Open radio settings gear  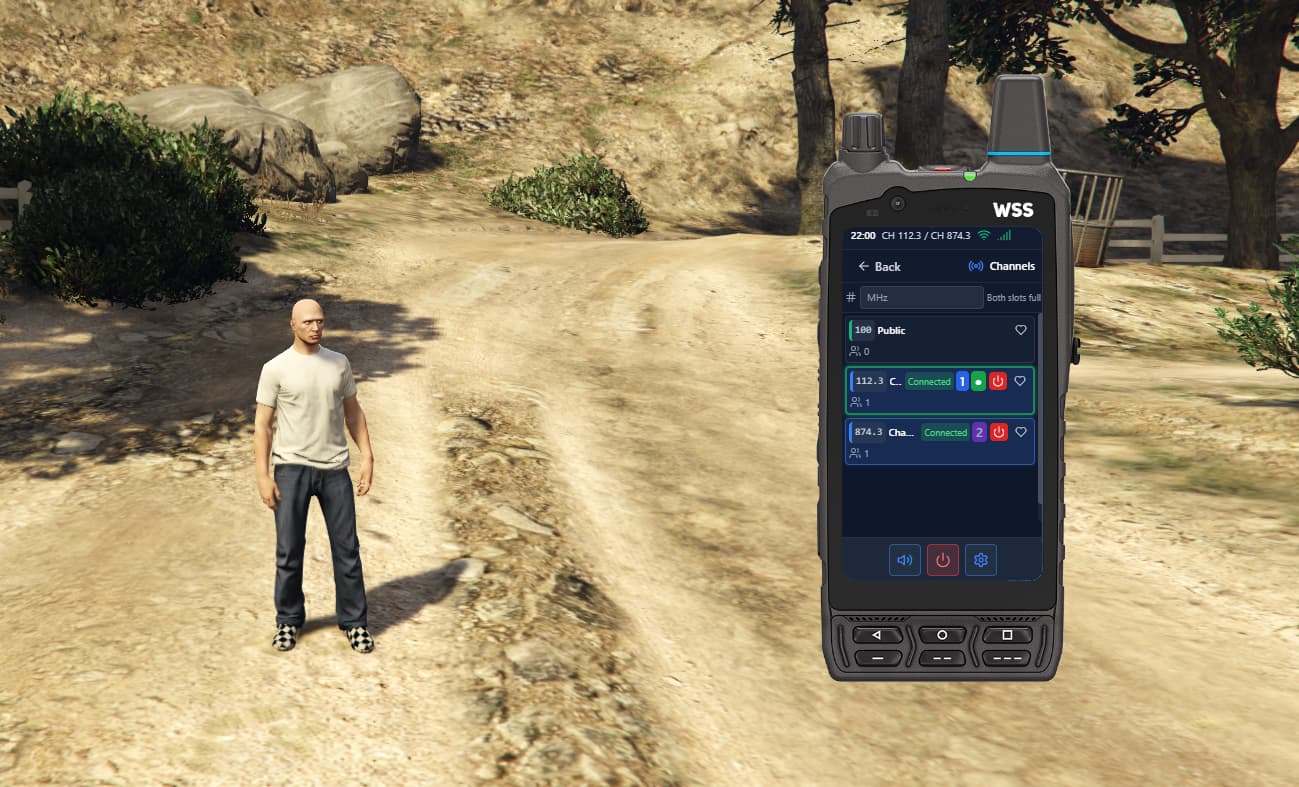coord(980,560)
